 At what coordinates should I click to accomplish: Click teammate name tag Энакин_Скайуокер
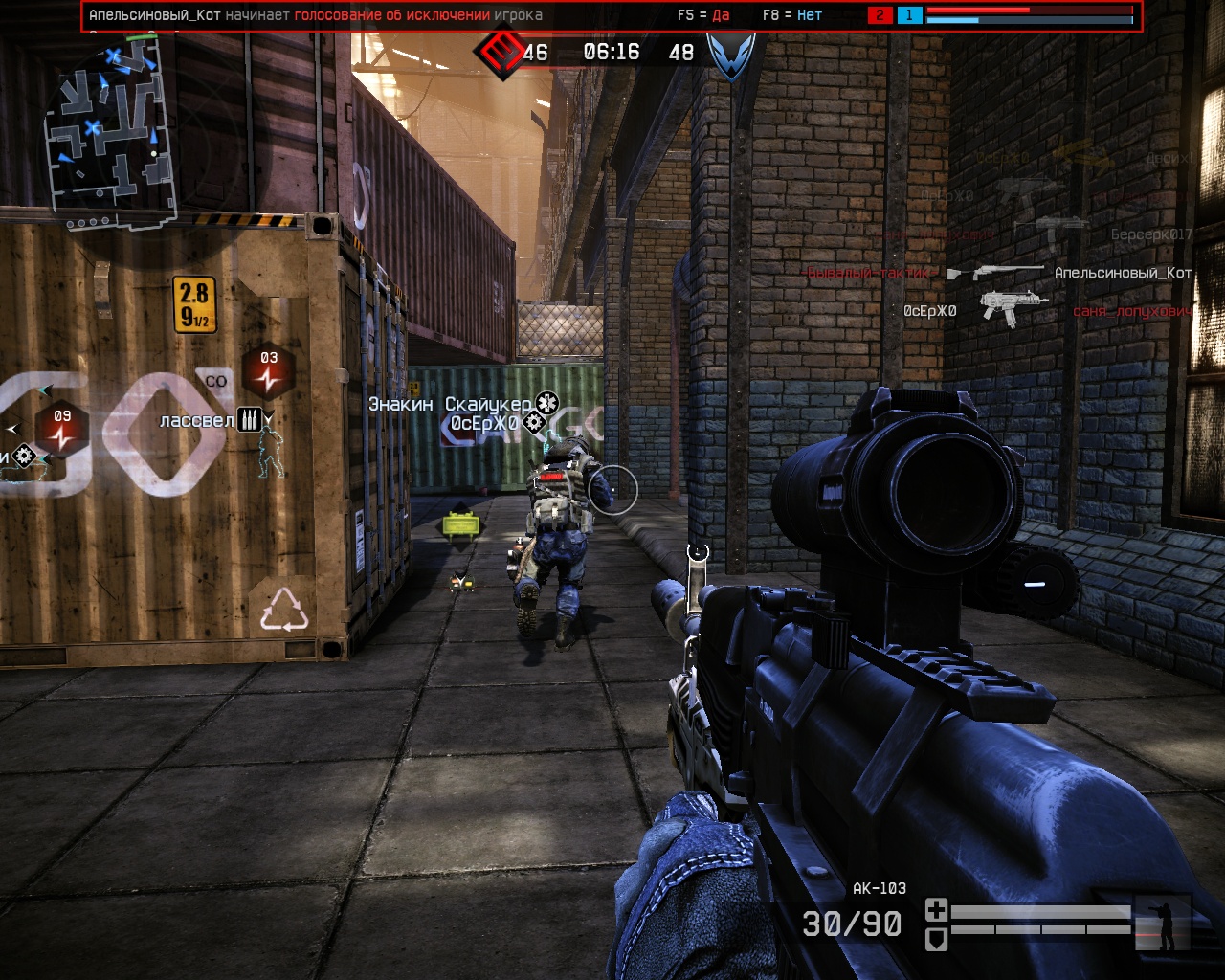pos(450,404)
